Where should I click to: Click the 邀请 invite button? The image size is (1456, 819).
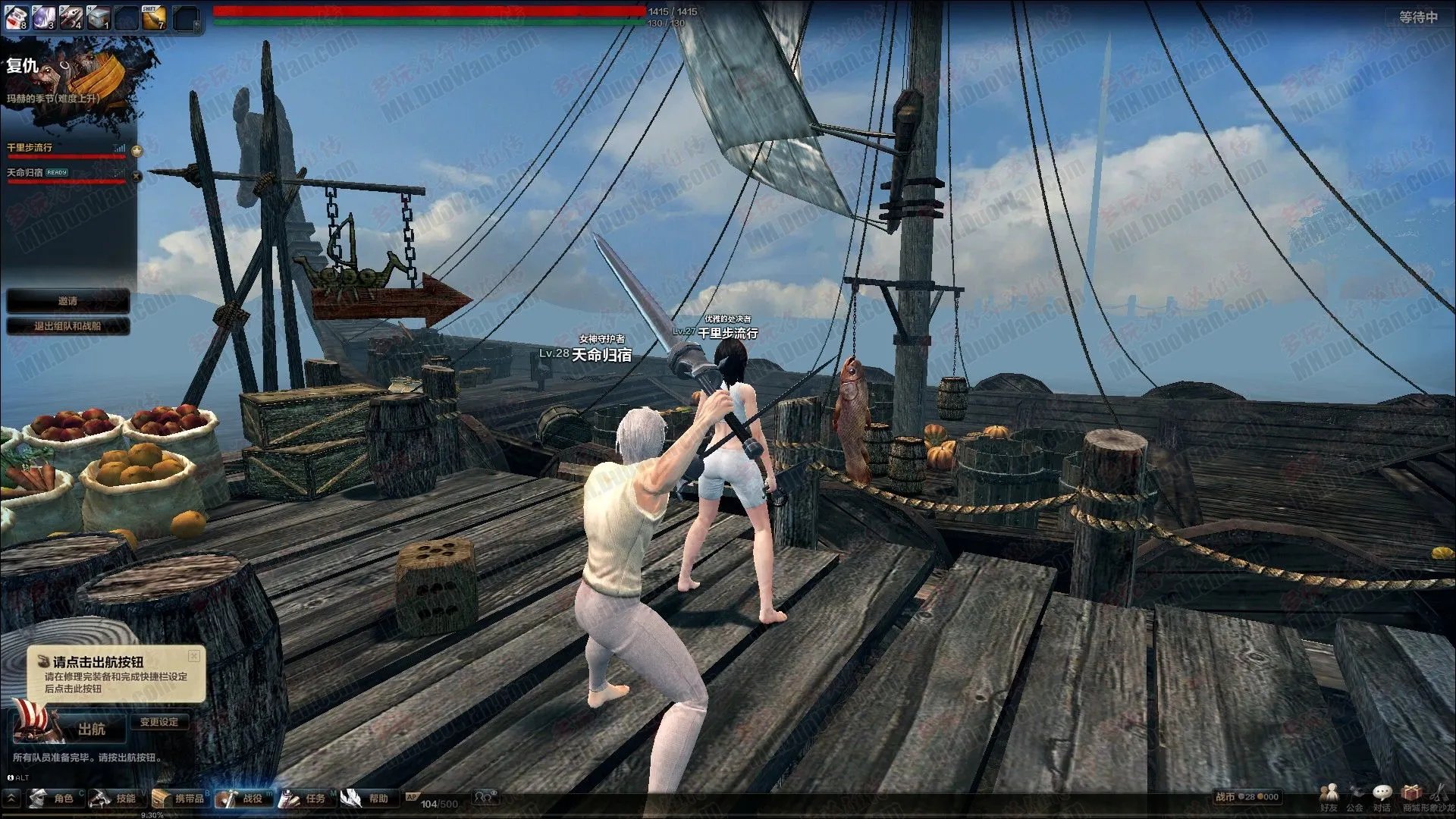tap(67, 301)
